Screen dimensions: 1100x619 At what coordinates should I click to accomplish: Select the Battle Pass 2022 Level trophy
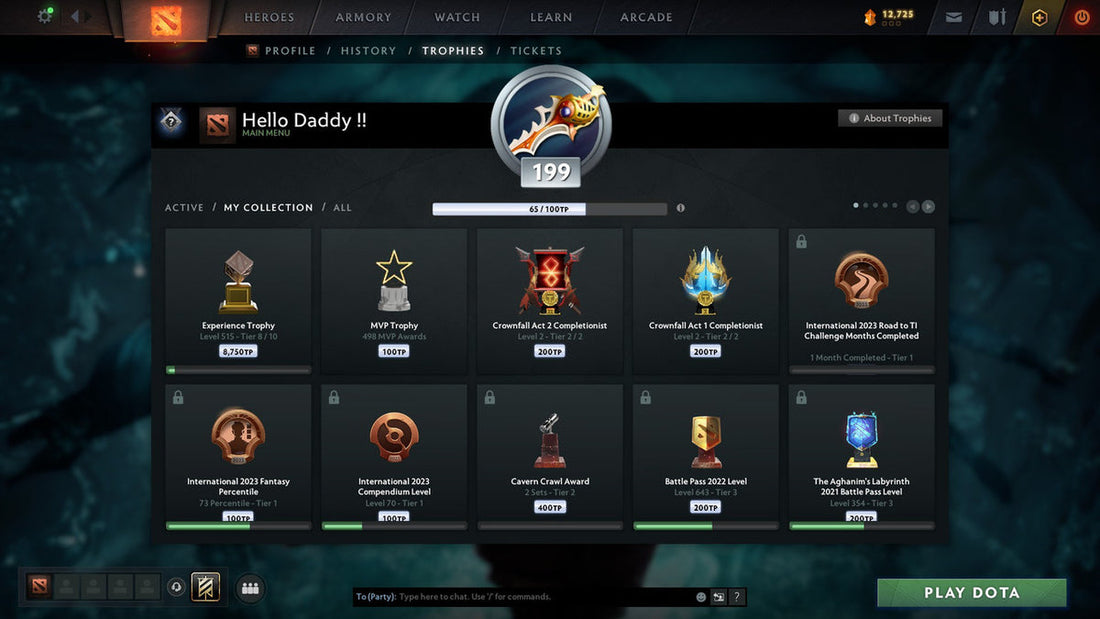pyautogui.click(x=706, y=456)
